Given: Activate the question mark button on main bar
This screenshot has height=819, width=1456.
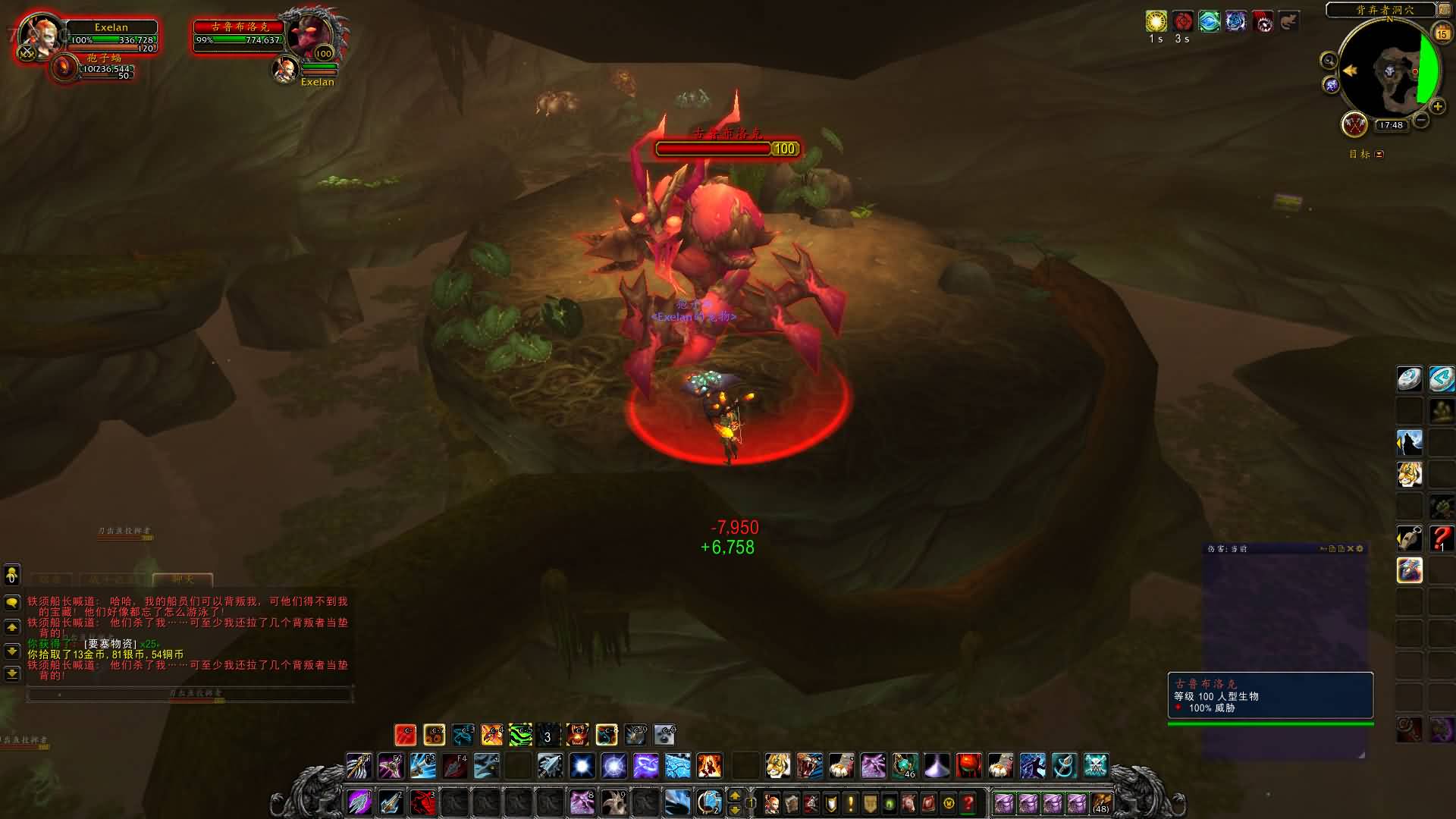Looking at the screenshot, I should [968, 803].
